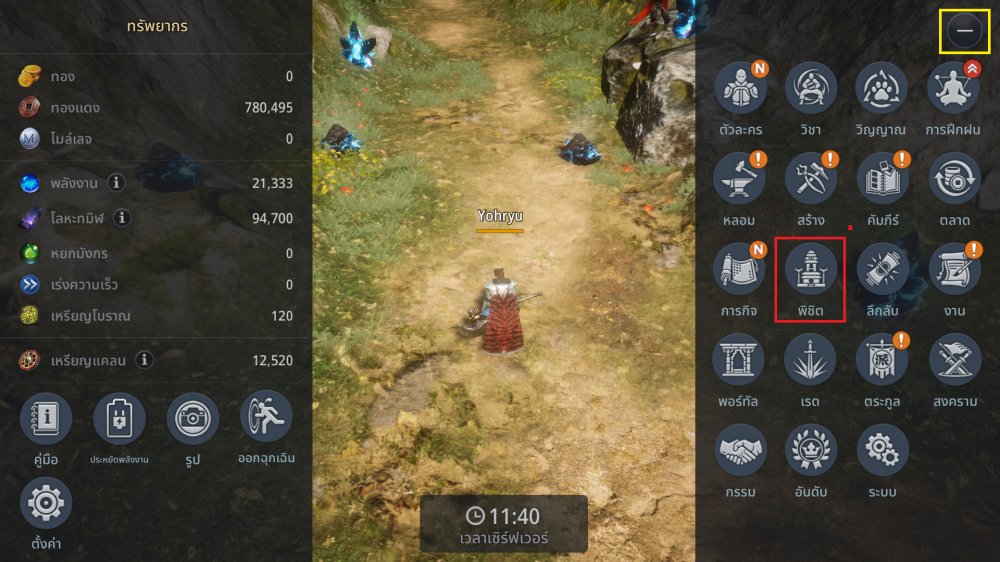Open the วิชา skills menu

pos(810,89)
